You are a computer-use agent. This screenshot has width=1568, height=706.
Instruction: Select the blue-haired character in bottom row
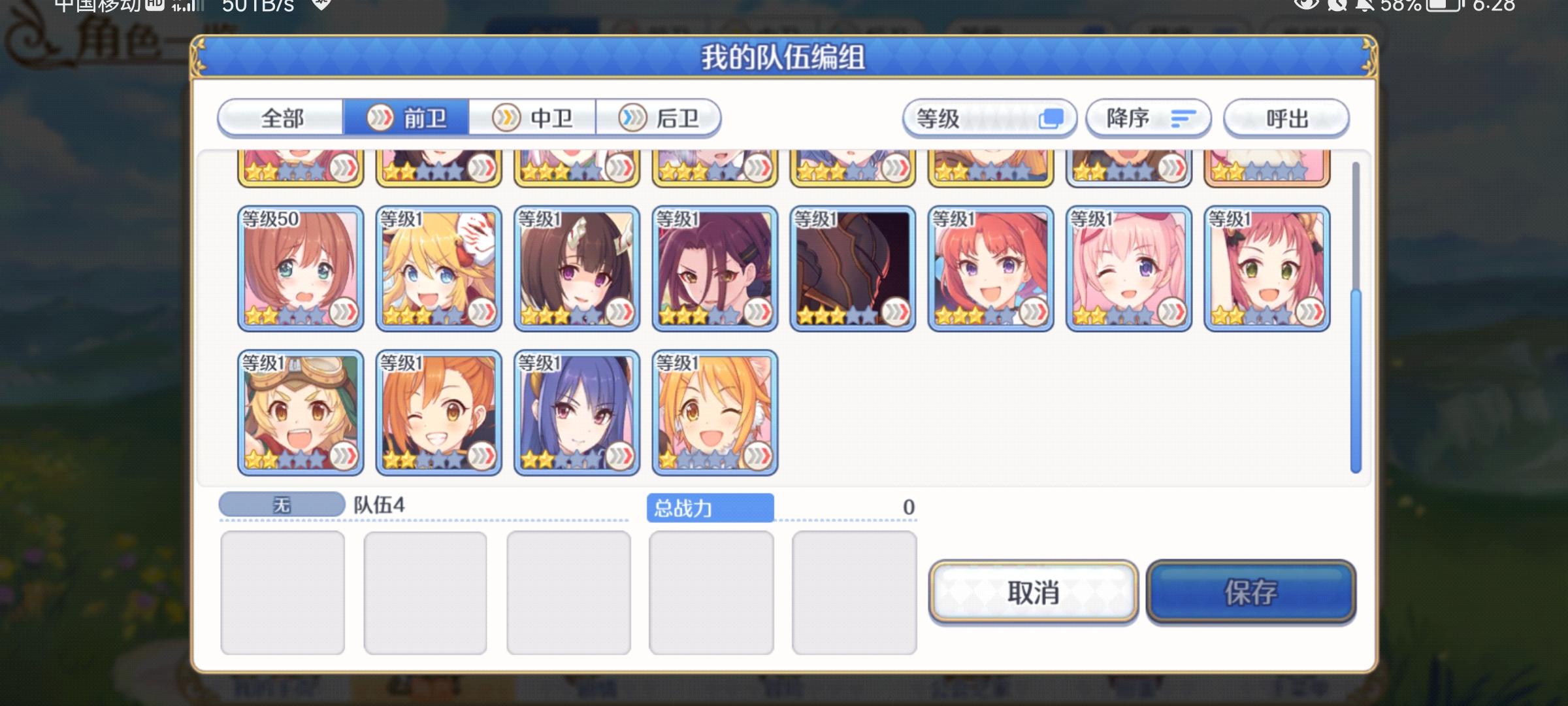tap(576, 411)
